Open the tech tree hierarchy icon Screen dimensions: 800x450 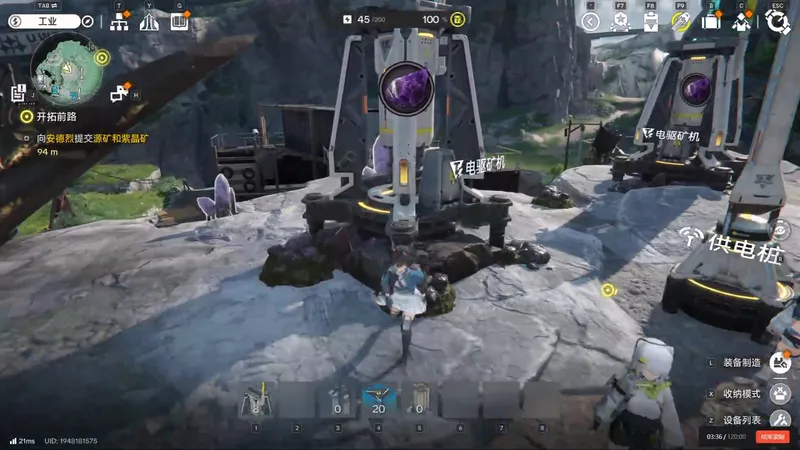point(119,21)
